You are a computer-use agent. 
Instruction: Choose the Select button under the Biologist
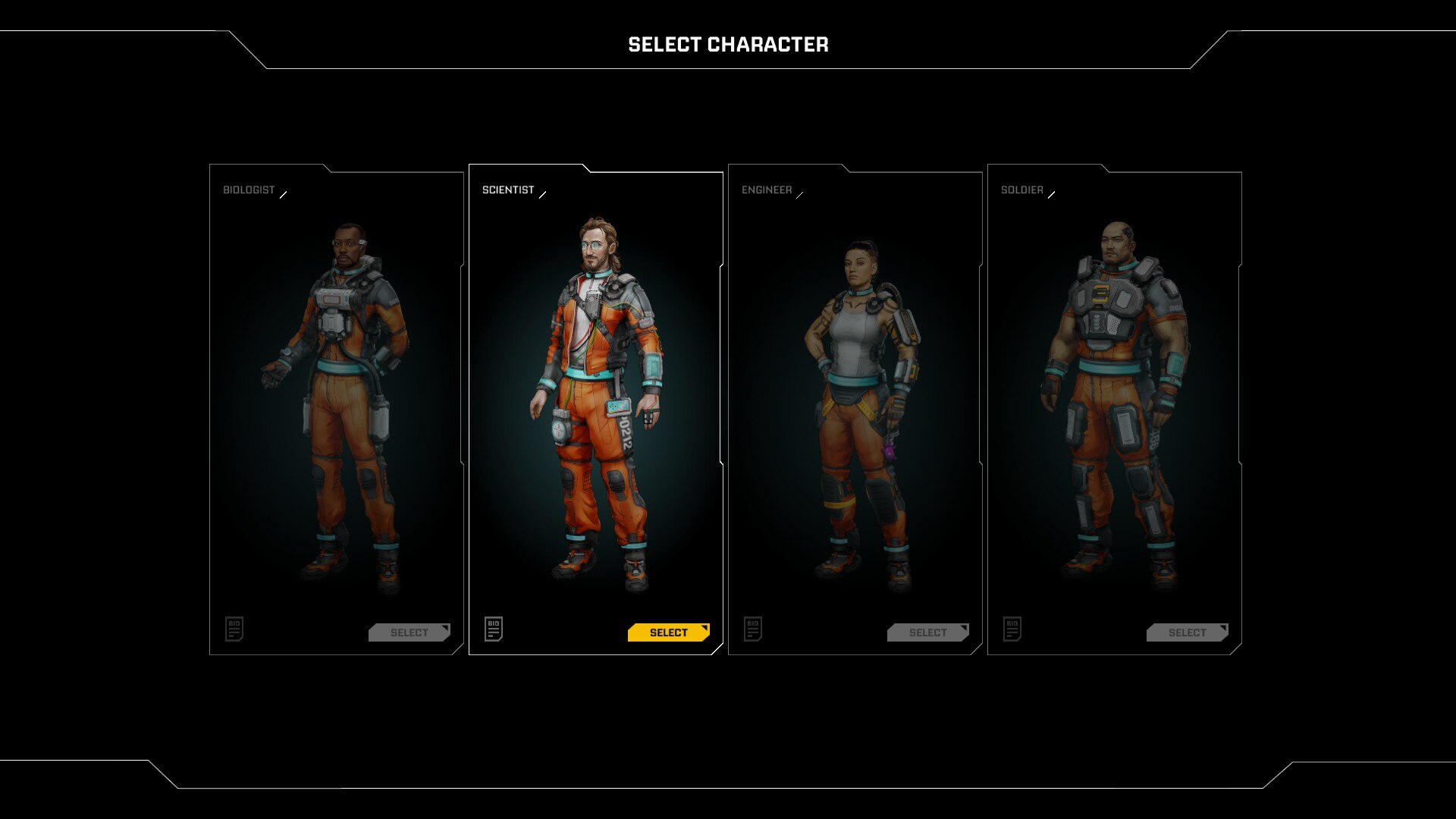(x=409, y=632)
